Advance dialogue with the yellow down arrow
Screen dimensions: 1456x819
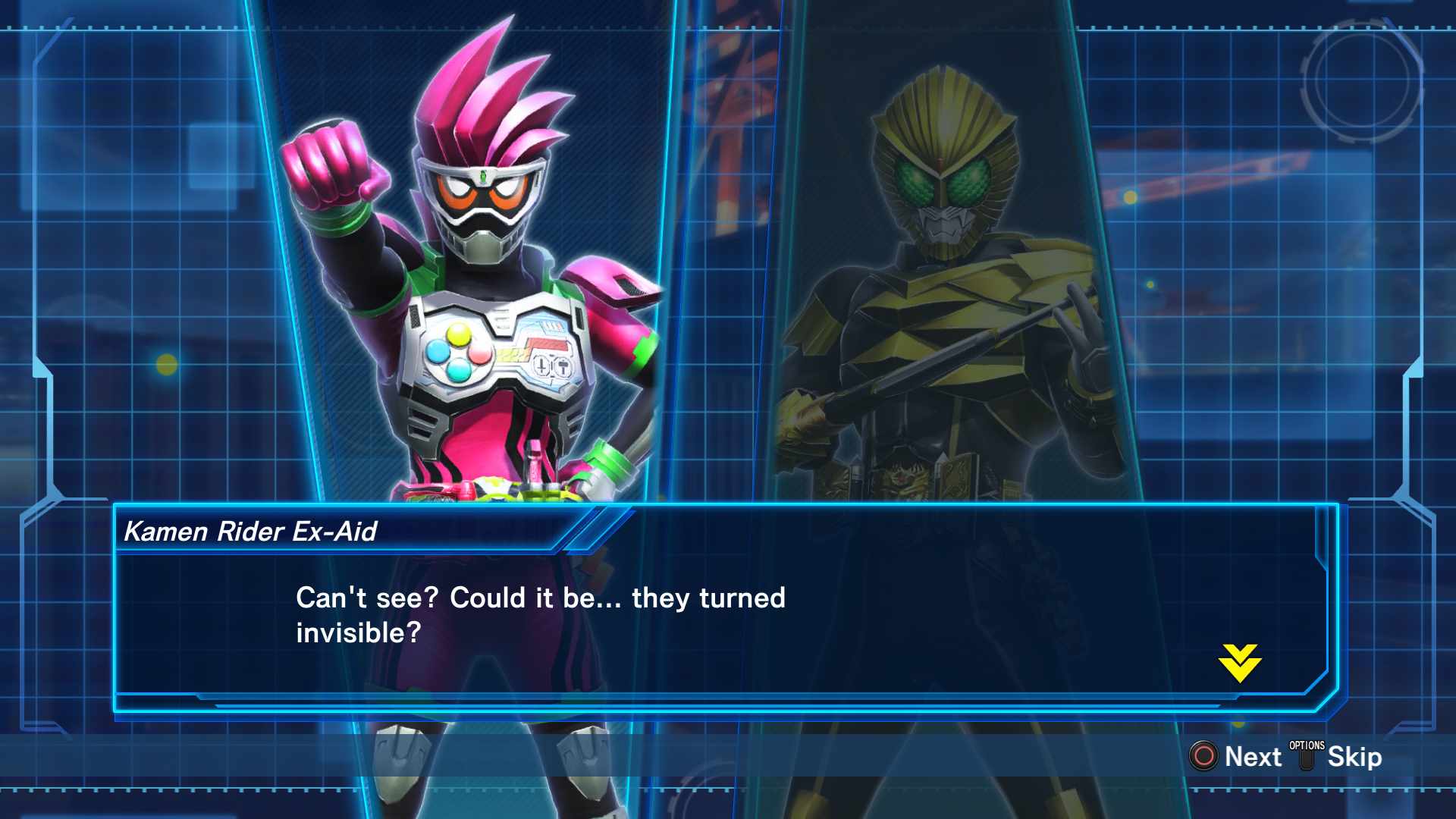(x=1240, y=663)
